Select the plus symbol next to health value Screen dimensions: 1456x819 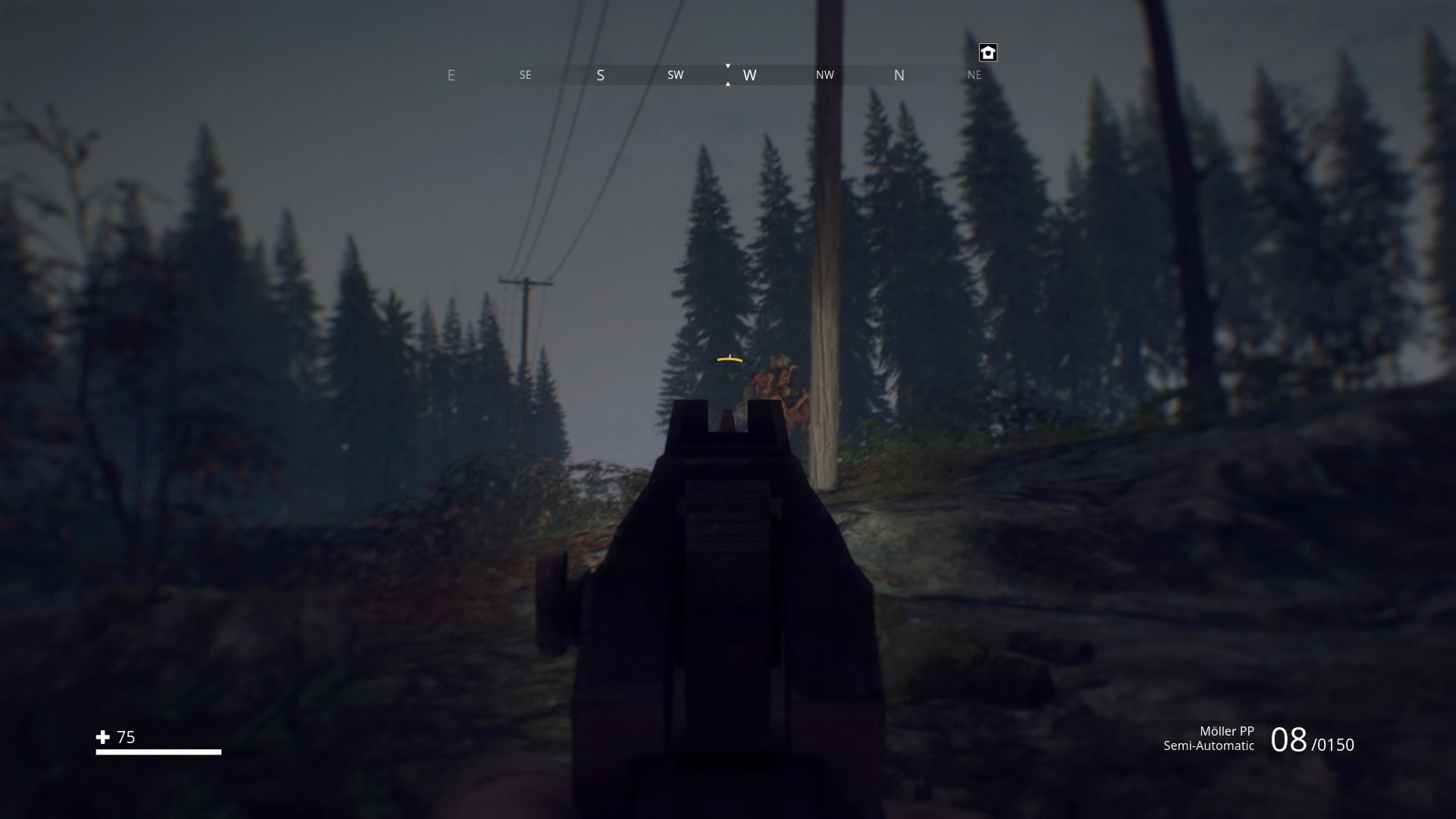pyautogui.click(x=102, y=736)
